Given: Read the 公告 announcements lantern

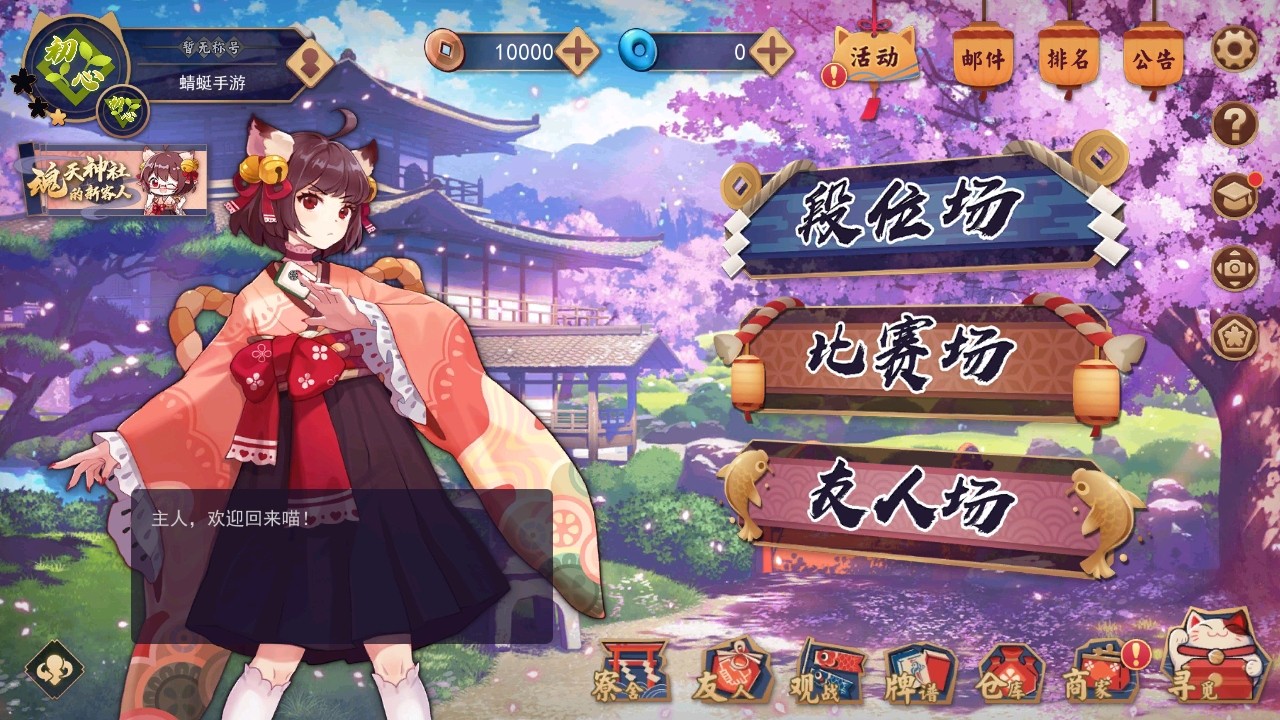Looking at the screenshot, I should (x=1154, y=59).
